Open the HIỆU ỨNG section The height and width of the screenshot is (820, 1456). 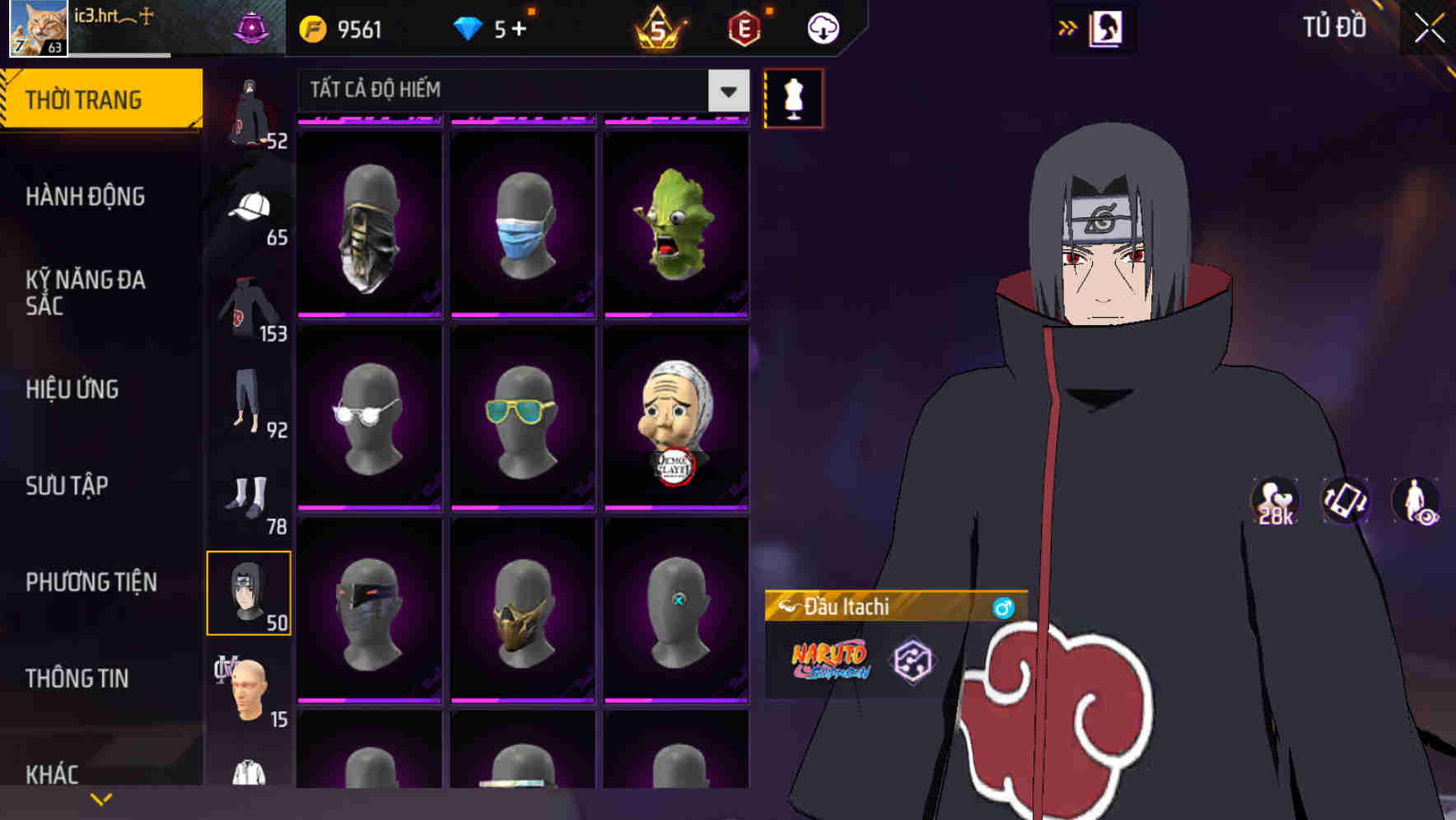[x=74, y=389]
